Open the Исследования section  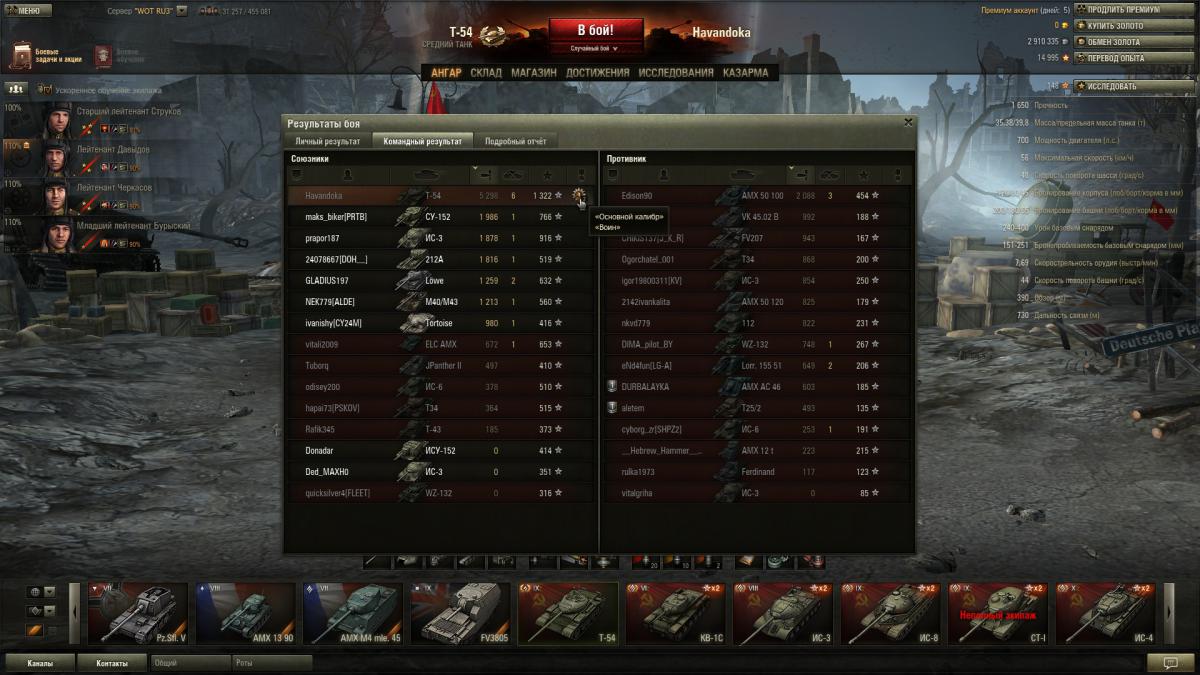676,73
